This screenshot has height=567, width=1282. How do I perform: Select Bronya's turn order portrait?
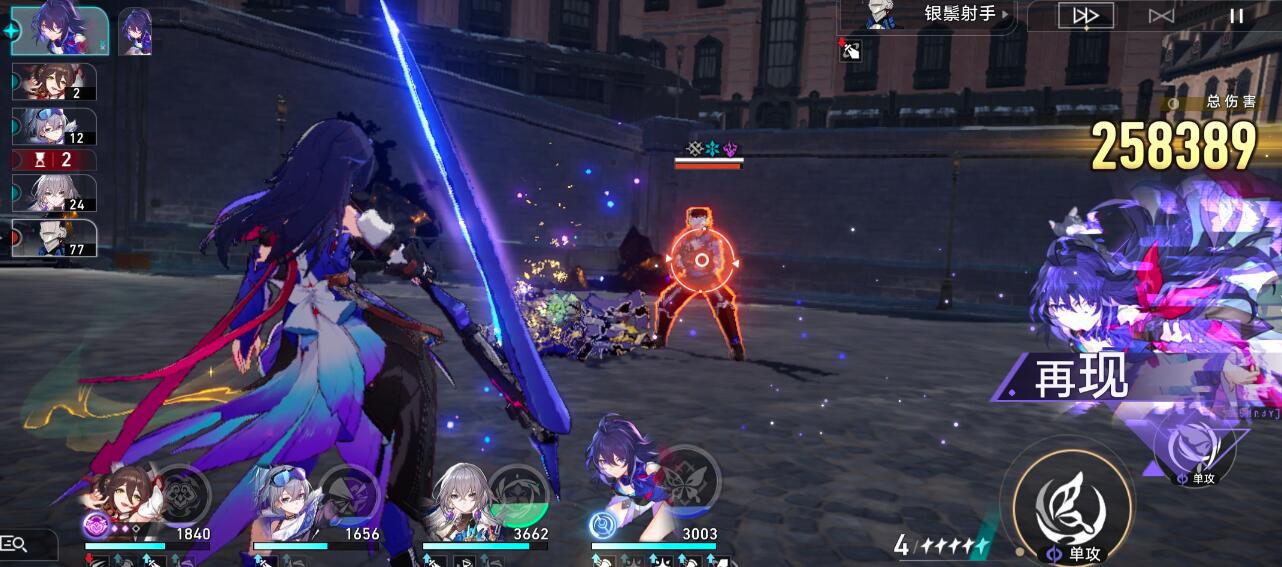pyautogui.click(x=54, y=193)
